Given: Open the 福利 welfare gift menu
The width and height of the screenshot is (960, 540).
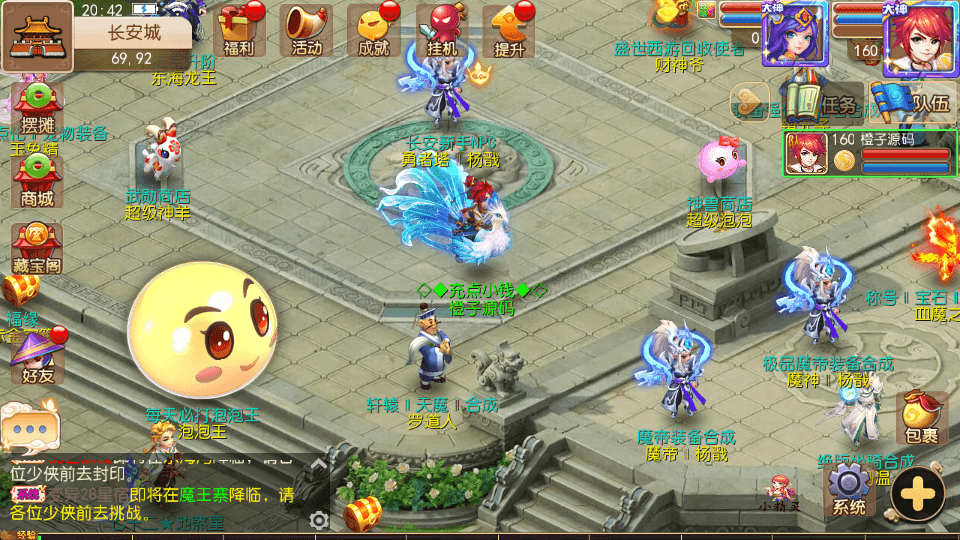Looking at the screenshot, I should [x=239, y=30].
